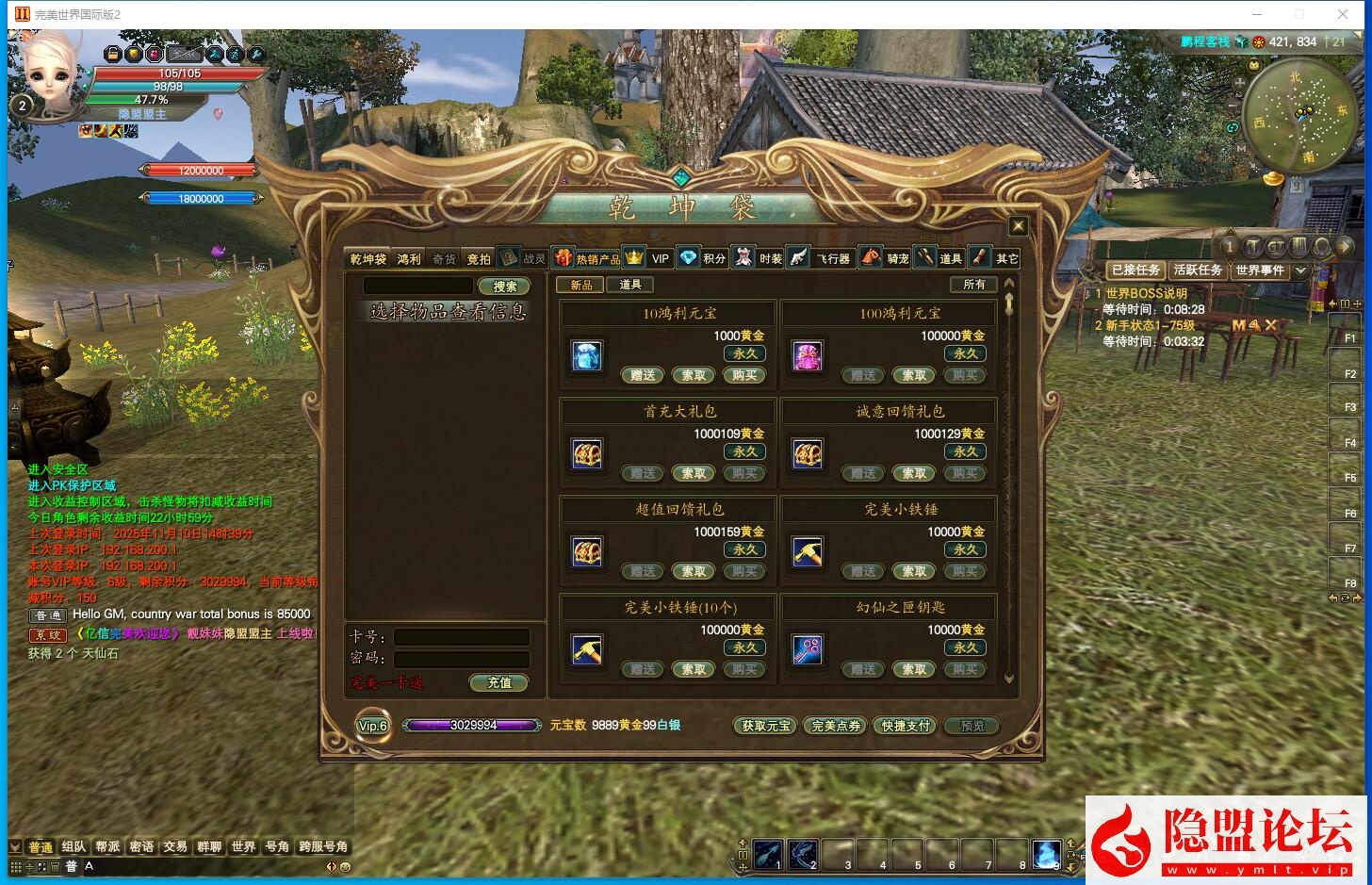Switch to the VIP shop tab
The height and width of the screenshot is (885, 1372).
(x=660, y=259)
